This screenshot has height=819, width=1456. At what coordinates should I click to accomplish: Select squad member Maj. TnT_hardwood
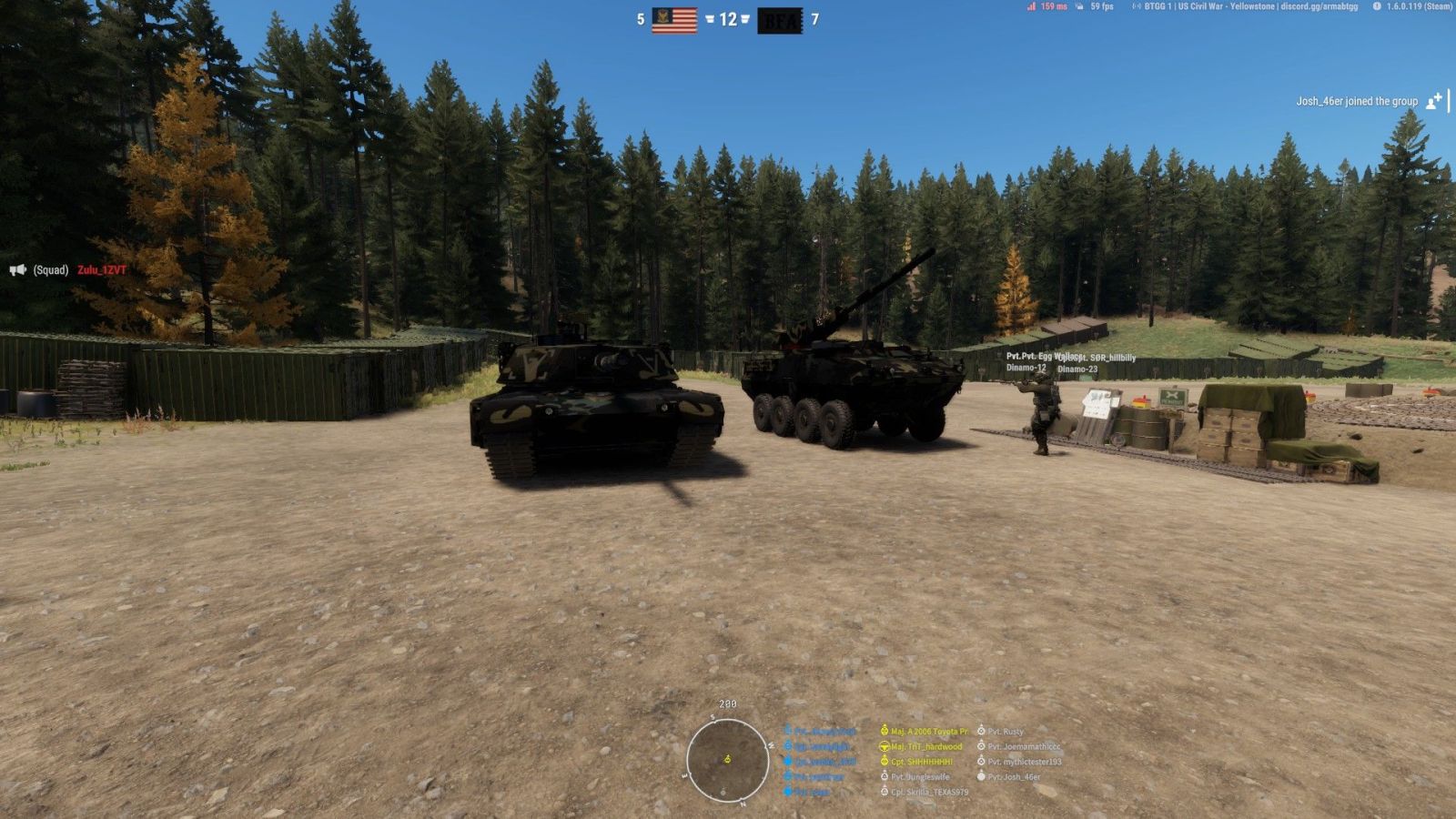click(925, 746)
